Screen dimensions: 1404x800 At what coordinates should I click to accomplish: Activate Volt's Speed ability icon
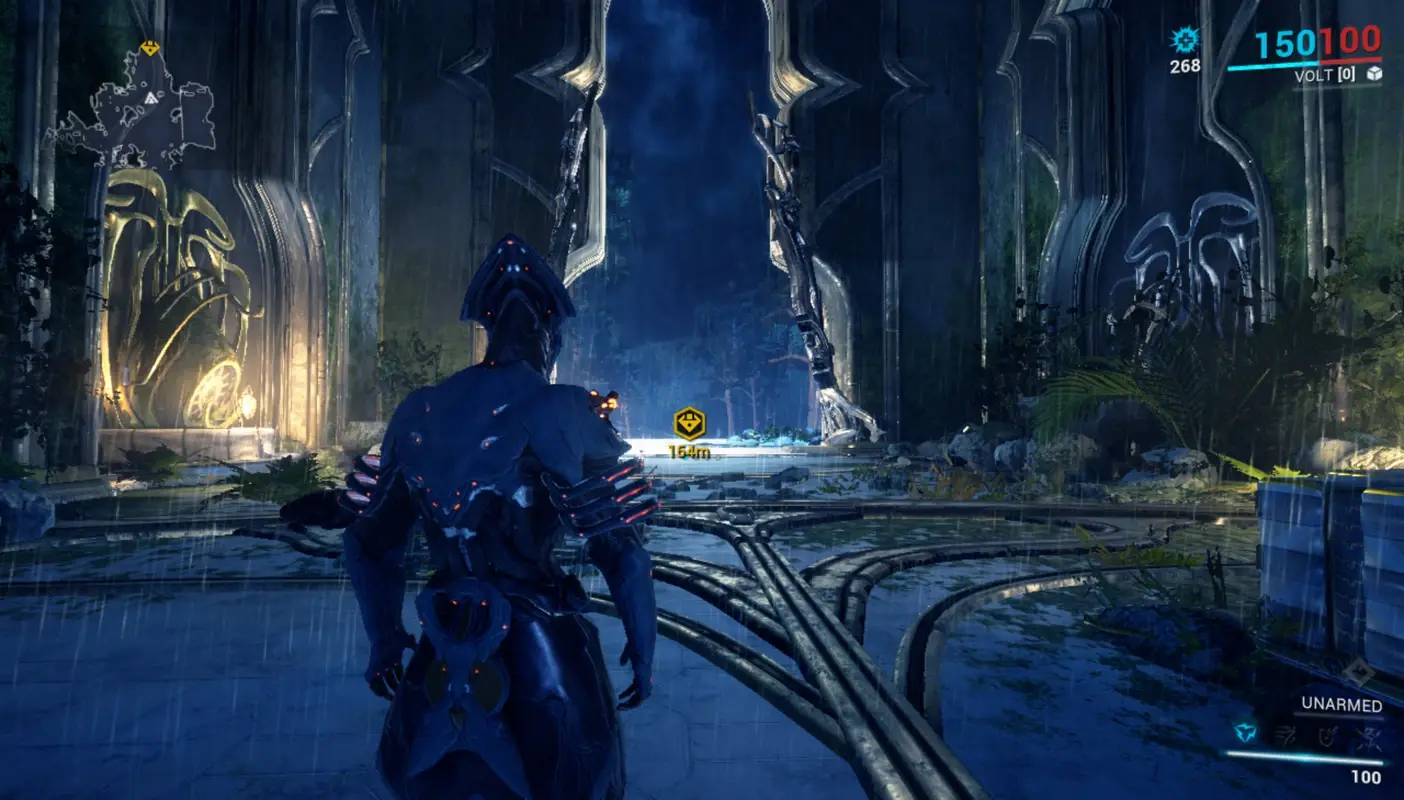[x=1286, y=733]
